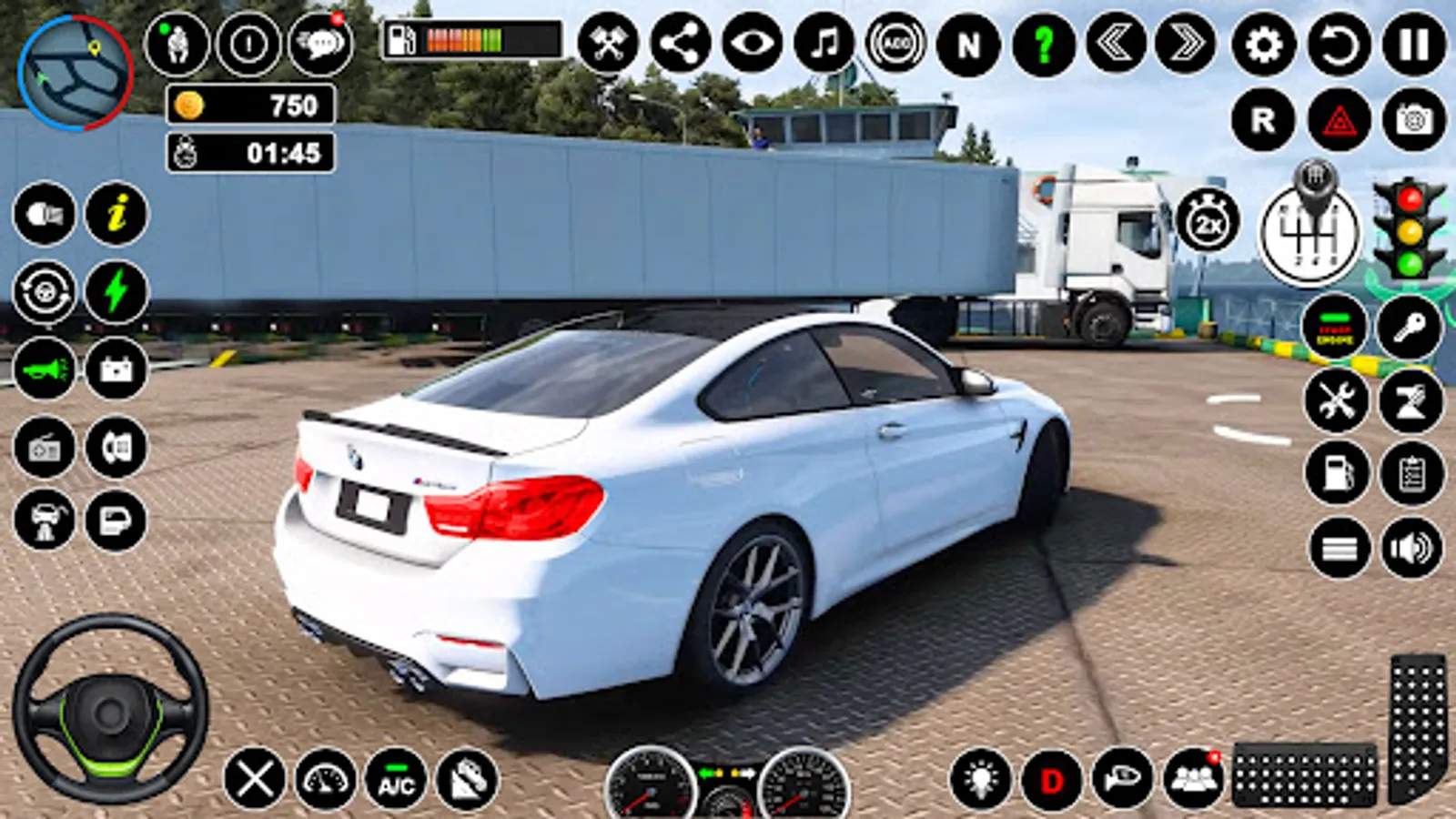Image resolution: width=1456 pixels, height=819 pixels.
Task: Sound the green horn button
Action: 45,369
